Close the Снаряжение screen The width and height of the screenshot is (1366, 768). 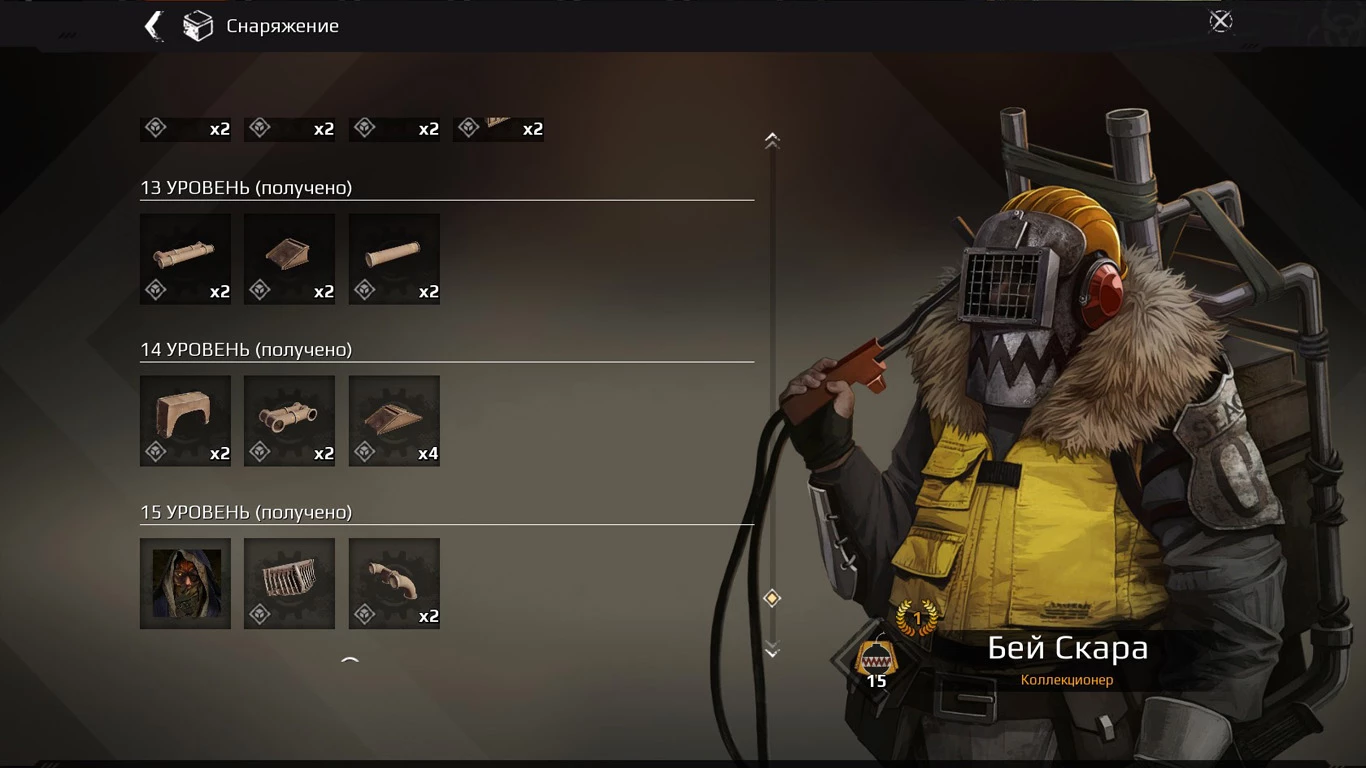[1220, 22]
